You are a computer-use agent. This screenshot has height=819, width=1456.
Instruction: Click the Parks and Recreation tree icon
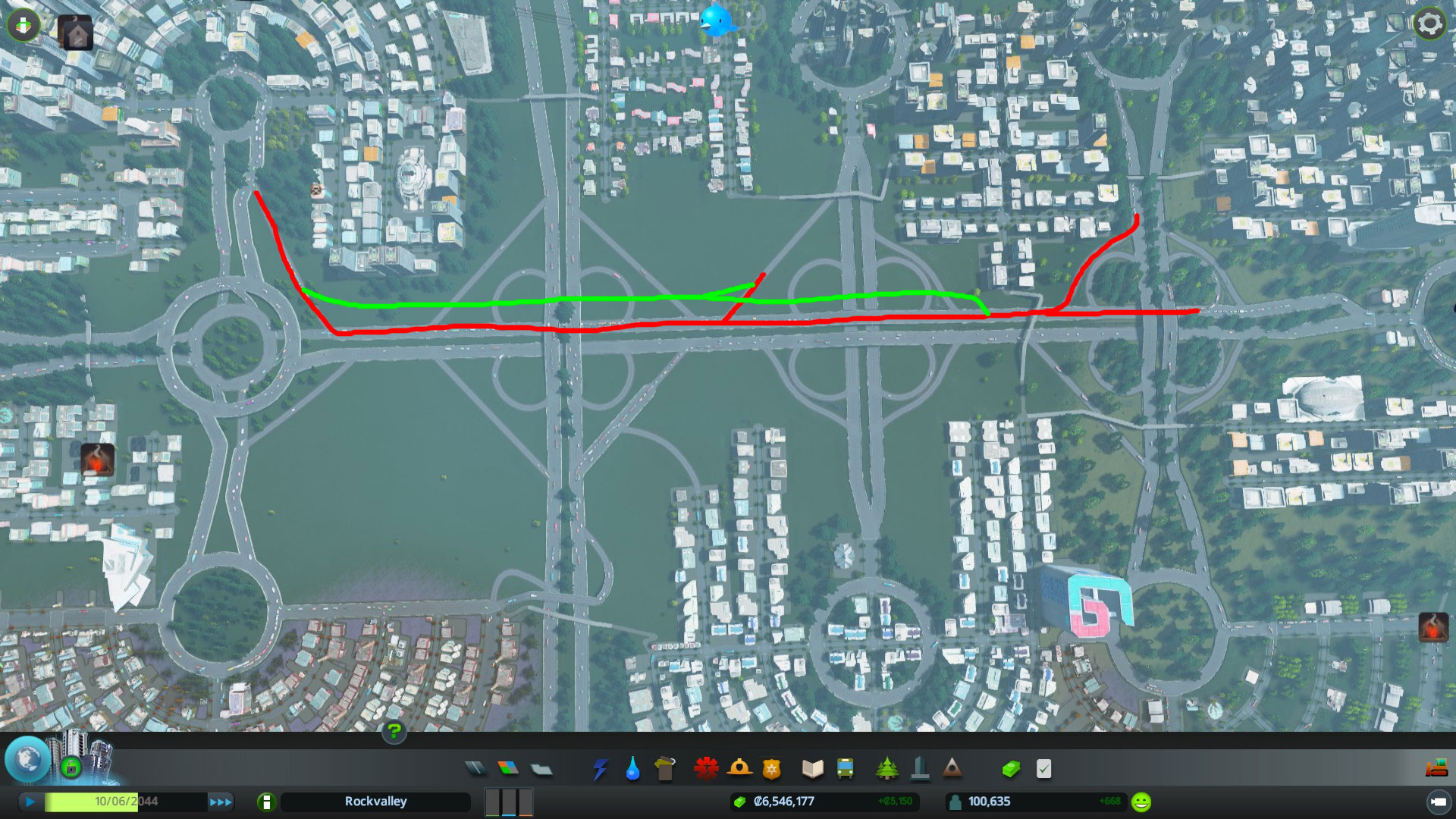pyautogui.click(x=885, y=768)
